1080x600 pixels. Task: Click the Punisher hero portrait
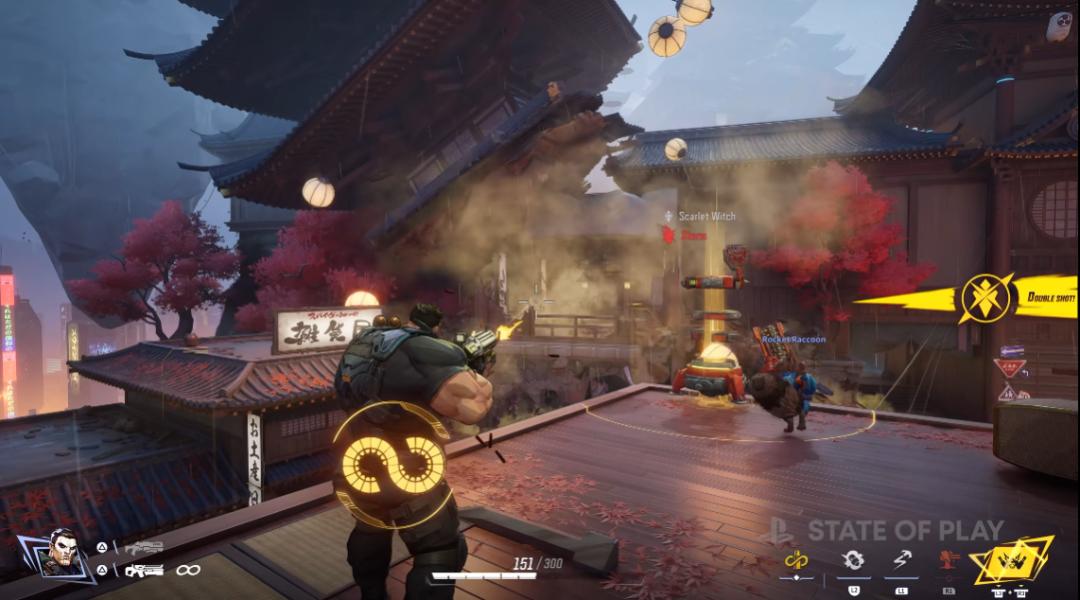point(61,552)
